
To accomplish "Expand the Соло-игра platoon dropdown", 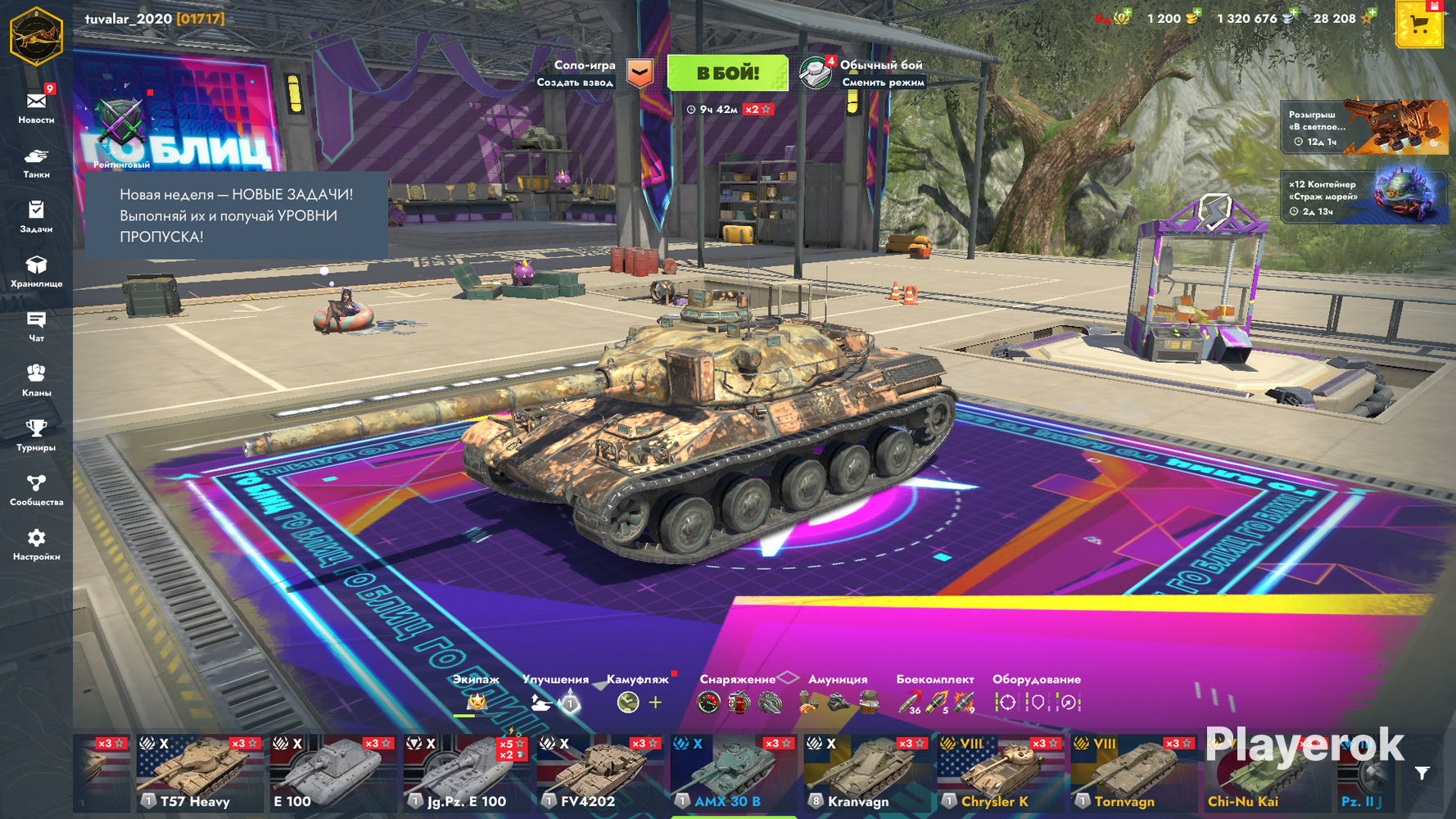I will [x=640, y=73].
